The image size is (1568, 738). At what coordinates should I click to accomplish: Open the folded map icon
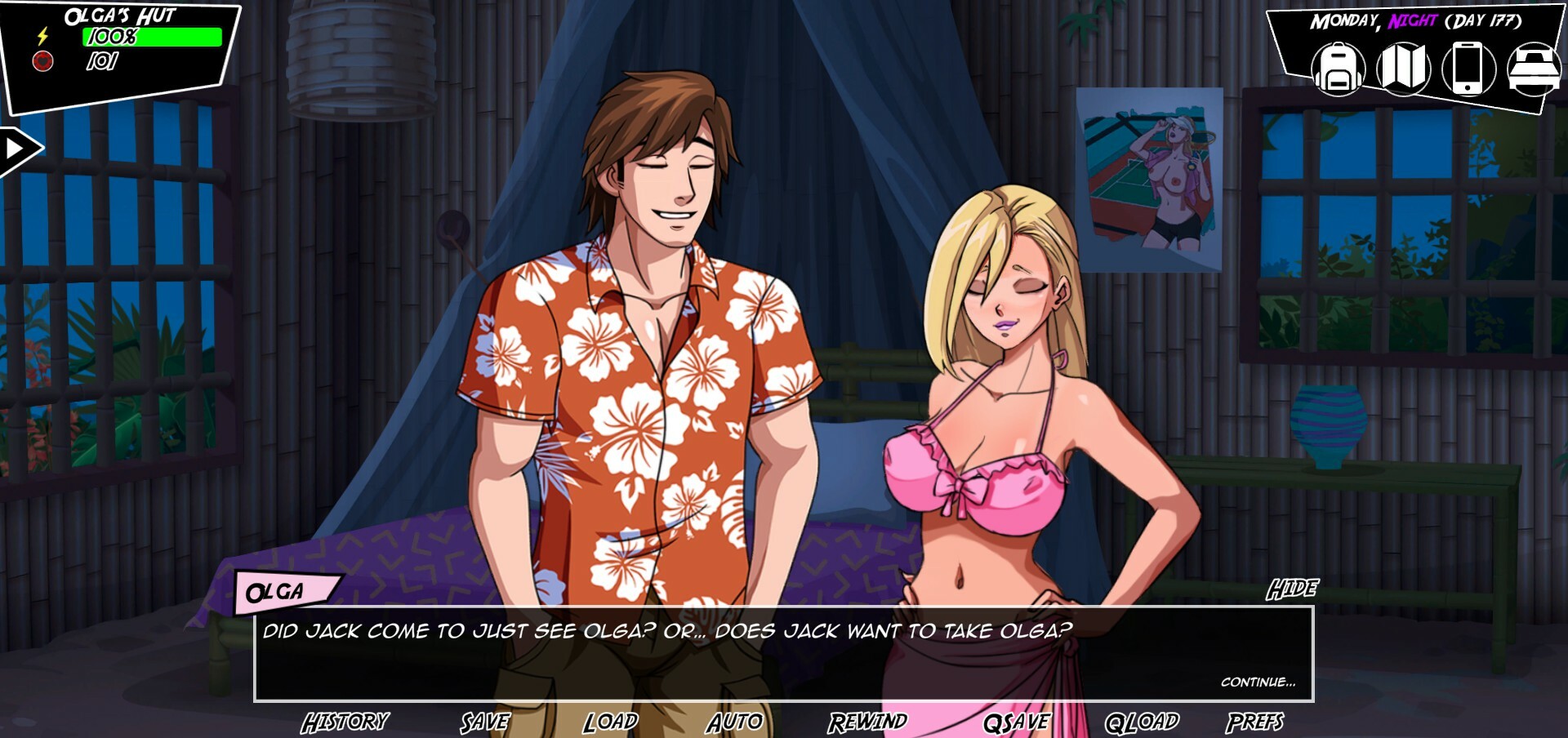point(1403,69)
